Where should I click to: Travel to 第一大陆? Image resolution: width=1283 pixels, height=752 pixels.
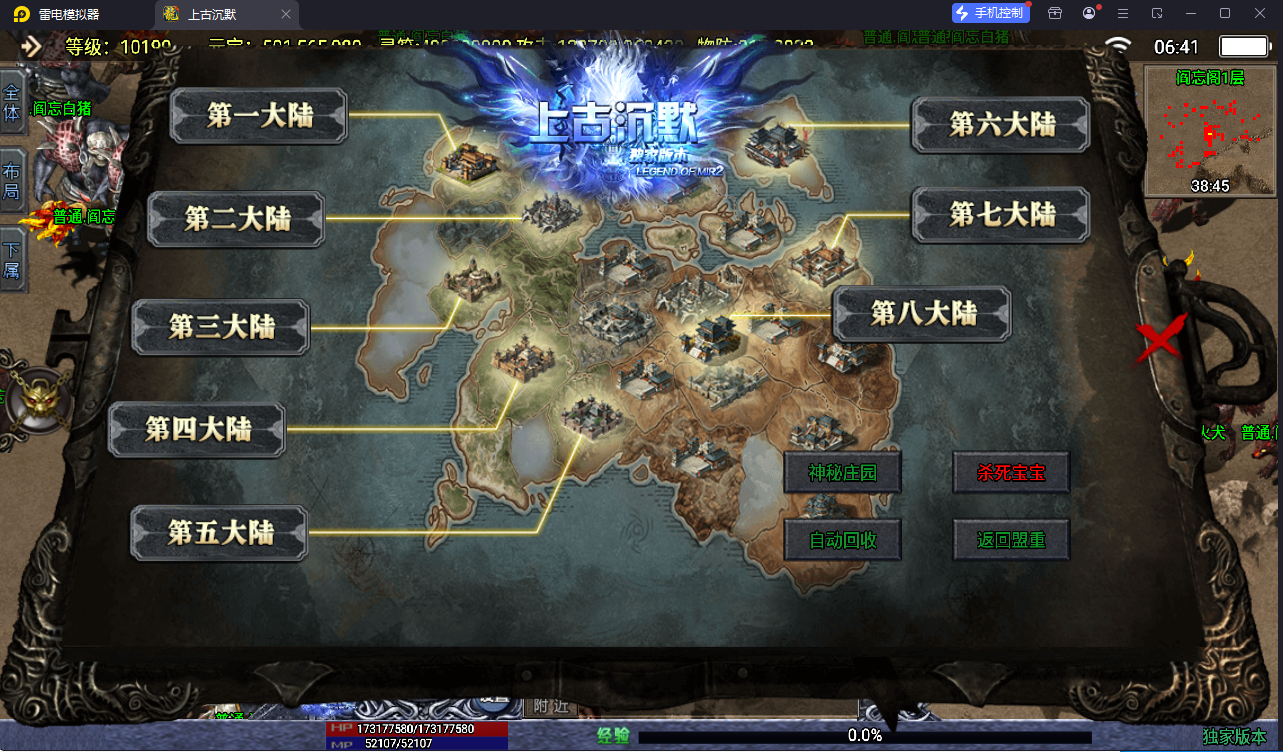coord(259,116)
